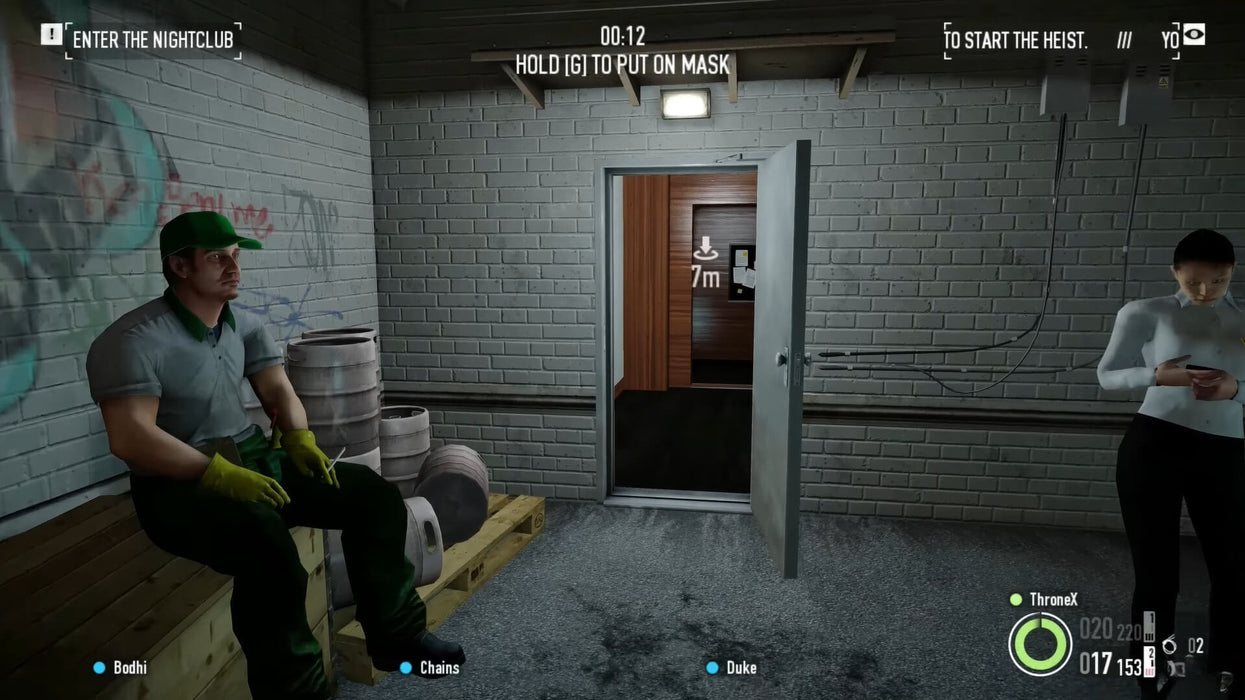Image resolution: width=1245 pixels, height=700 pixels.
Task: Click the cable ties equipment icon
Action: (1170, 646)
